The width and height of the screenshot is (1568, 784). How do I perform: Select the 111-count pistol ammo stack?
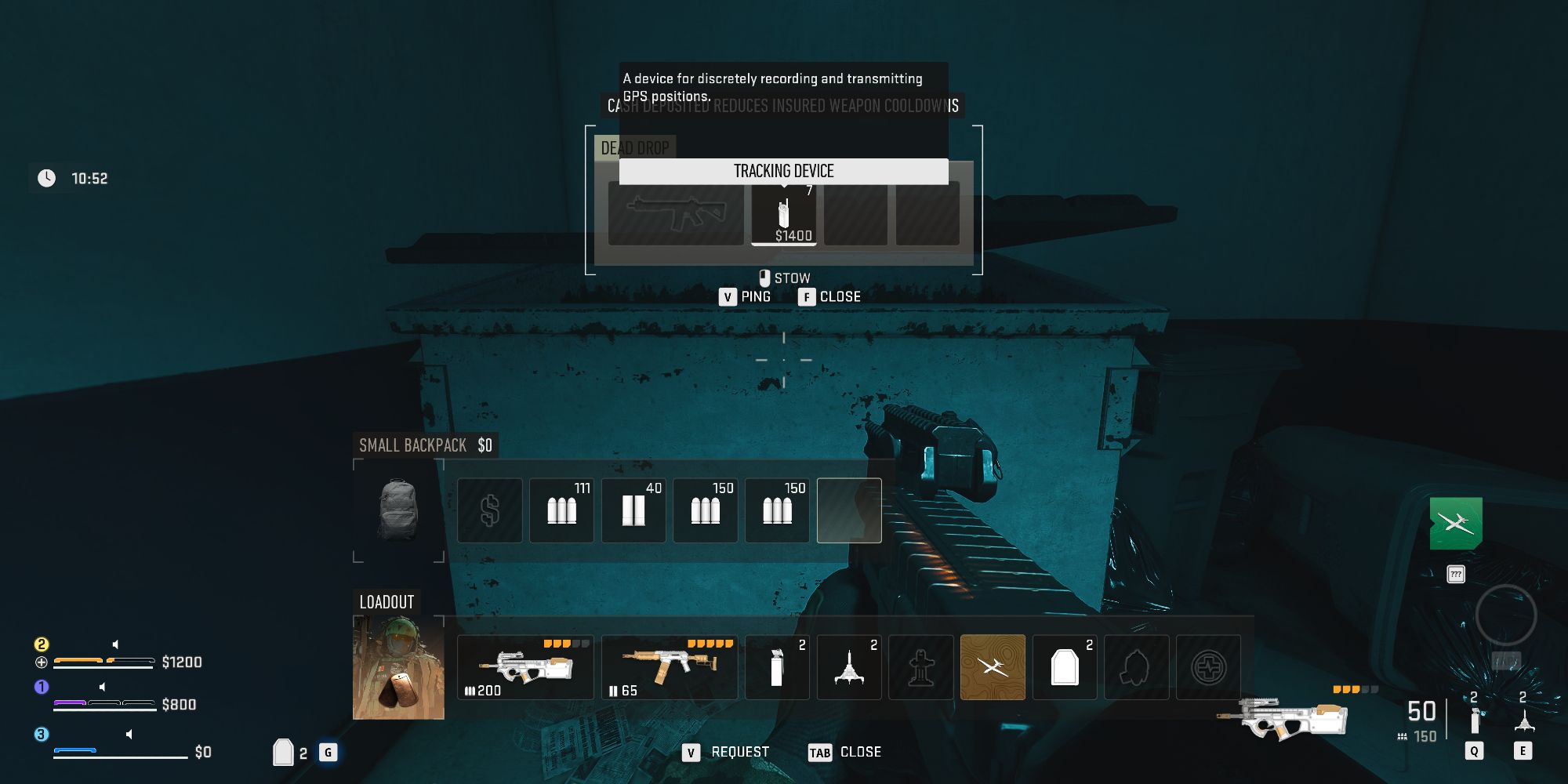561,510
